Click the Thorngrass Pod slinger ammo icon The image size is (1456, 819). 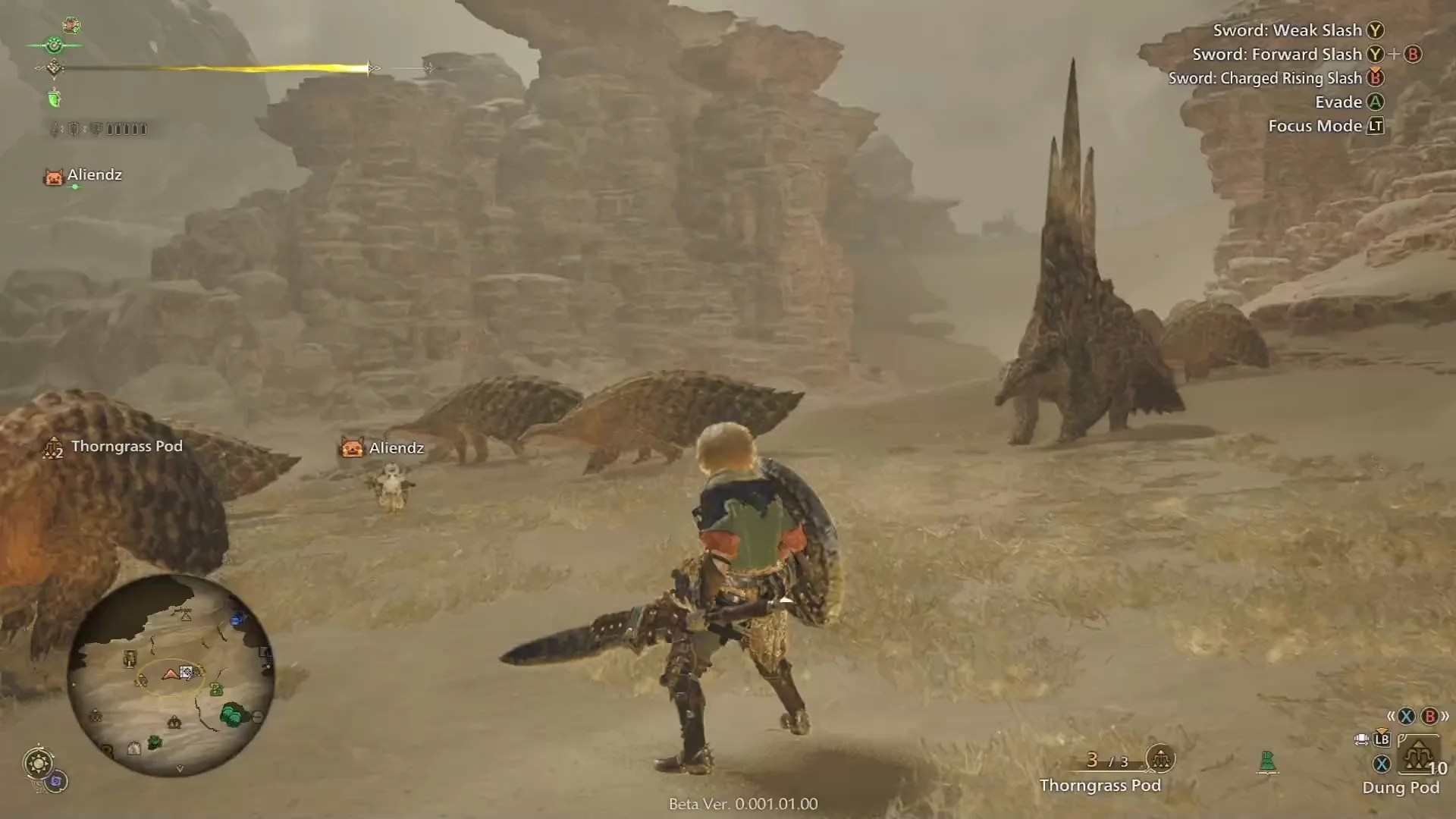(x=1159, y=758)
